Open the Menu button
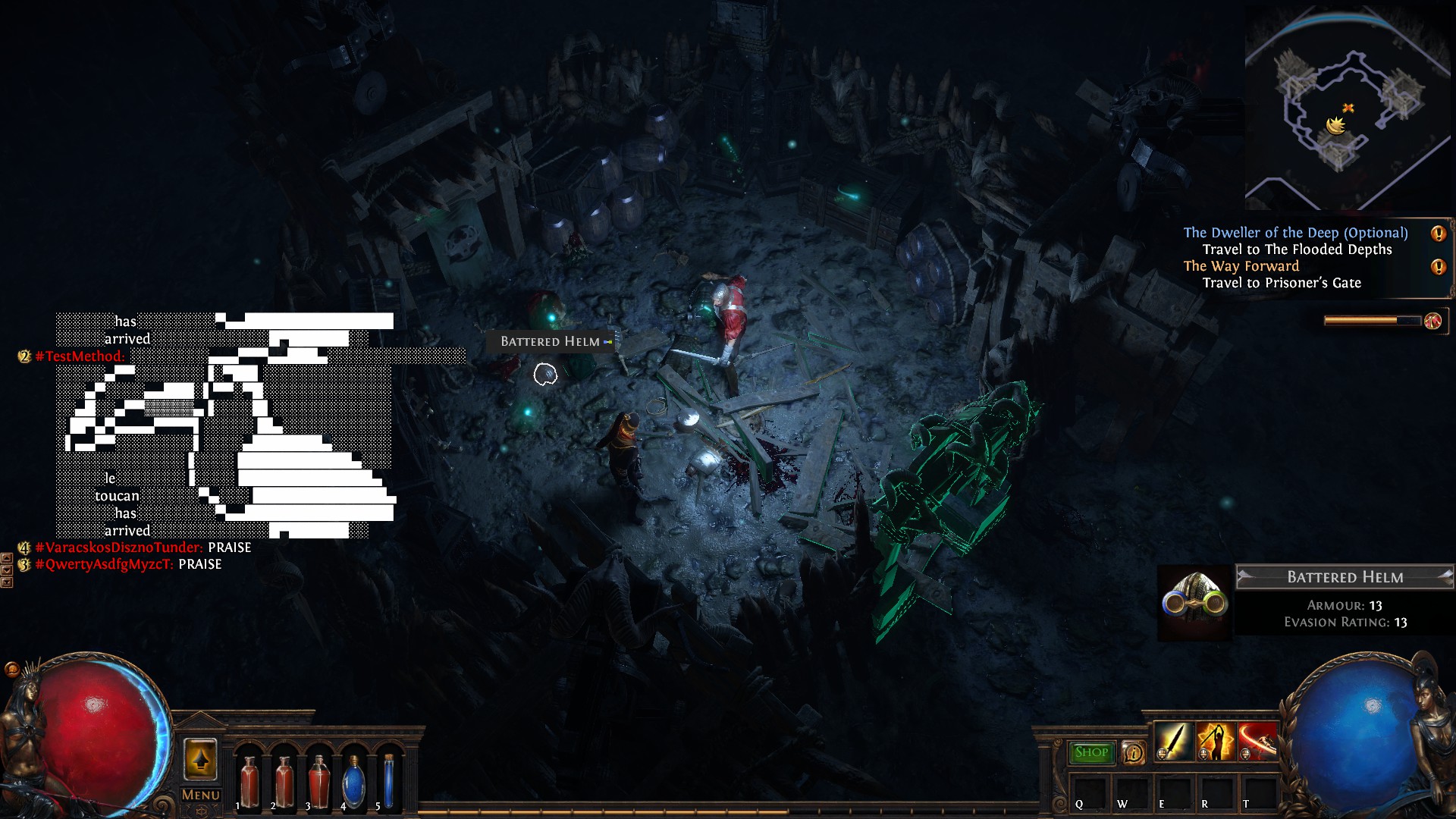Screen dimensions: 1456x819 tap(200, 795)
